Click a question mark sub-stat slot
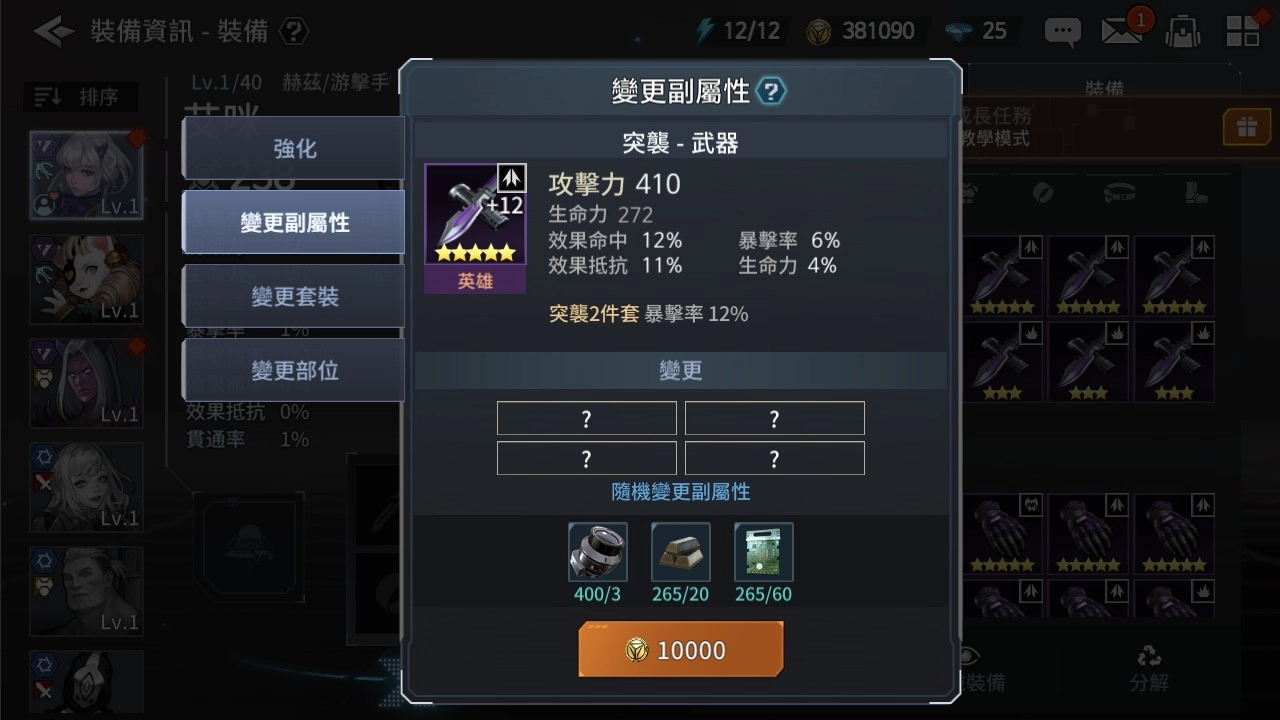The image size is (1280, 720). point(586,418)
